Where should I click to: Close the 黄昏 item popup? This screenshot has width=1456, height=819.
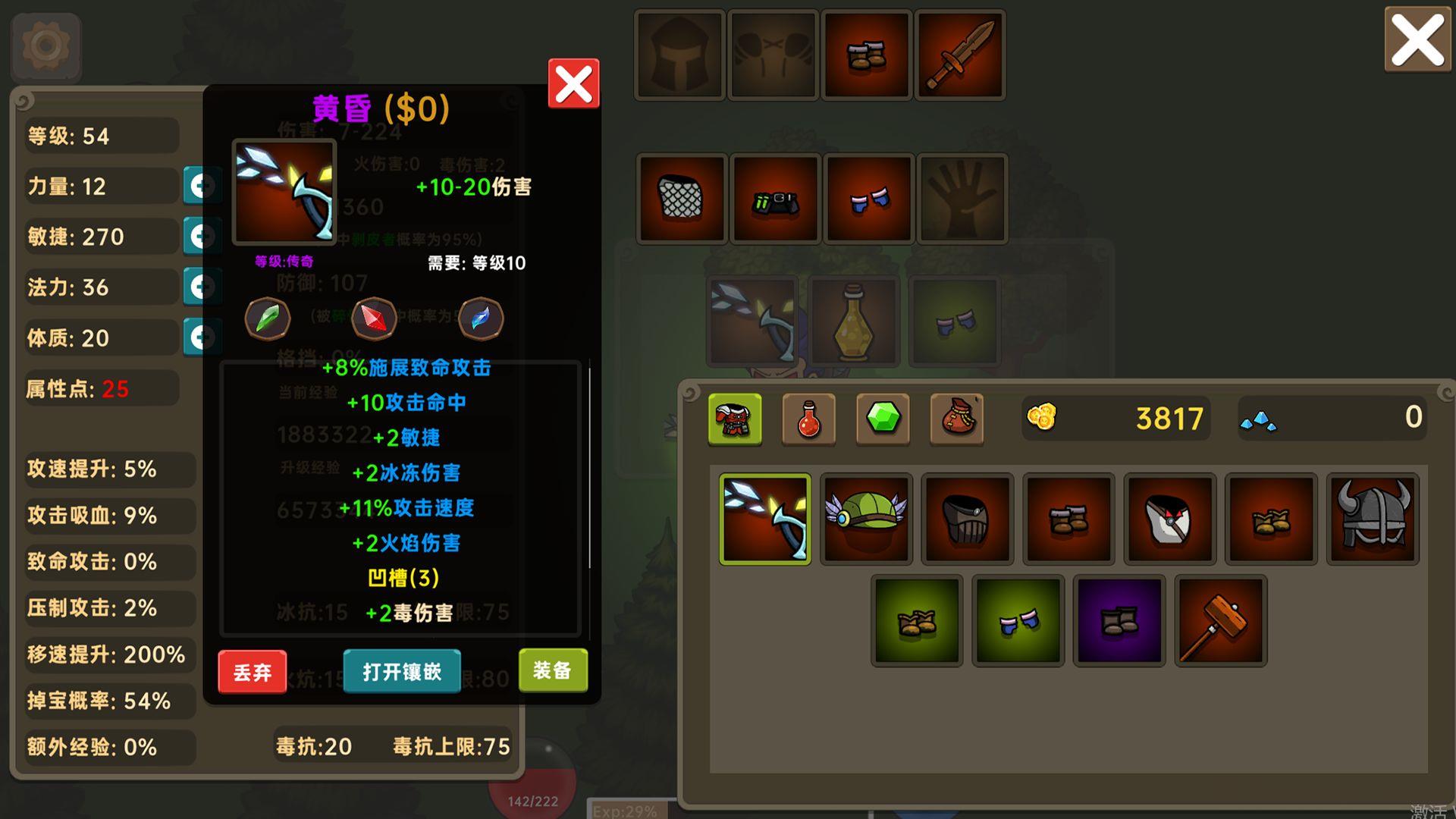573,83
